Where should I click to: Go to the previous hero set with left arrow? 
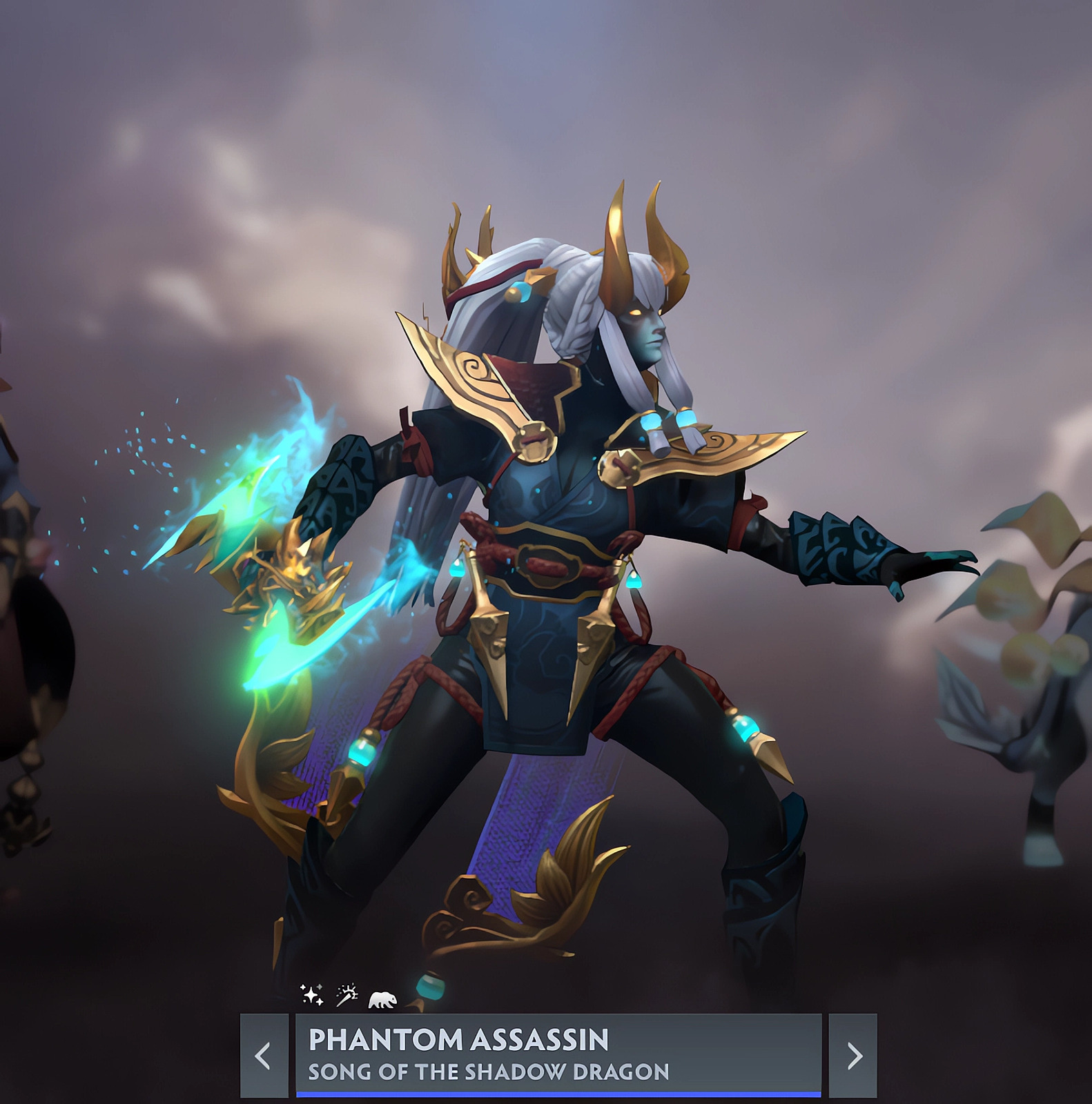coord(264,1055)
